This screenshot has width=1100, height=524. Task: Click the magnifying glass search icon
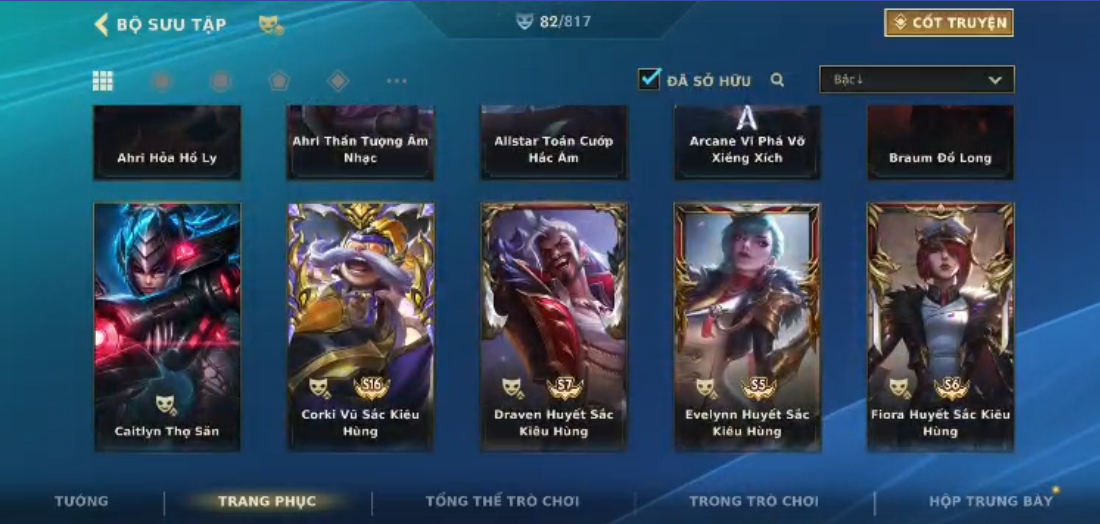click(x=777, y=80)
